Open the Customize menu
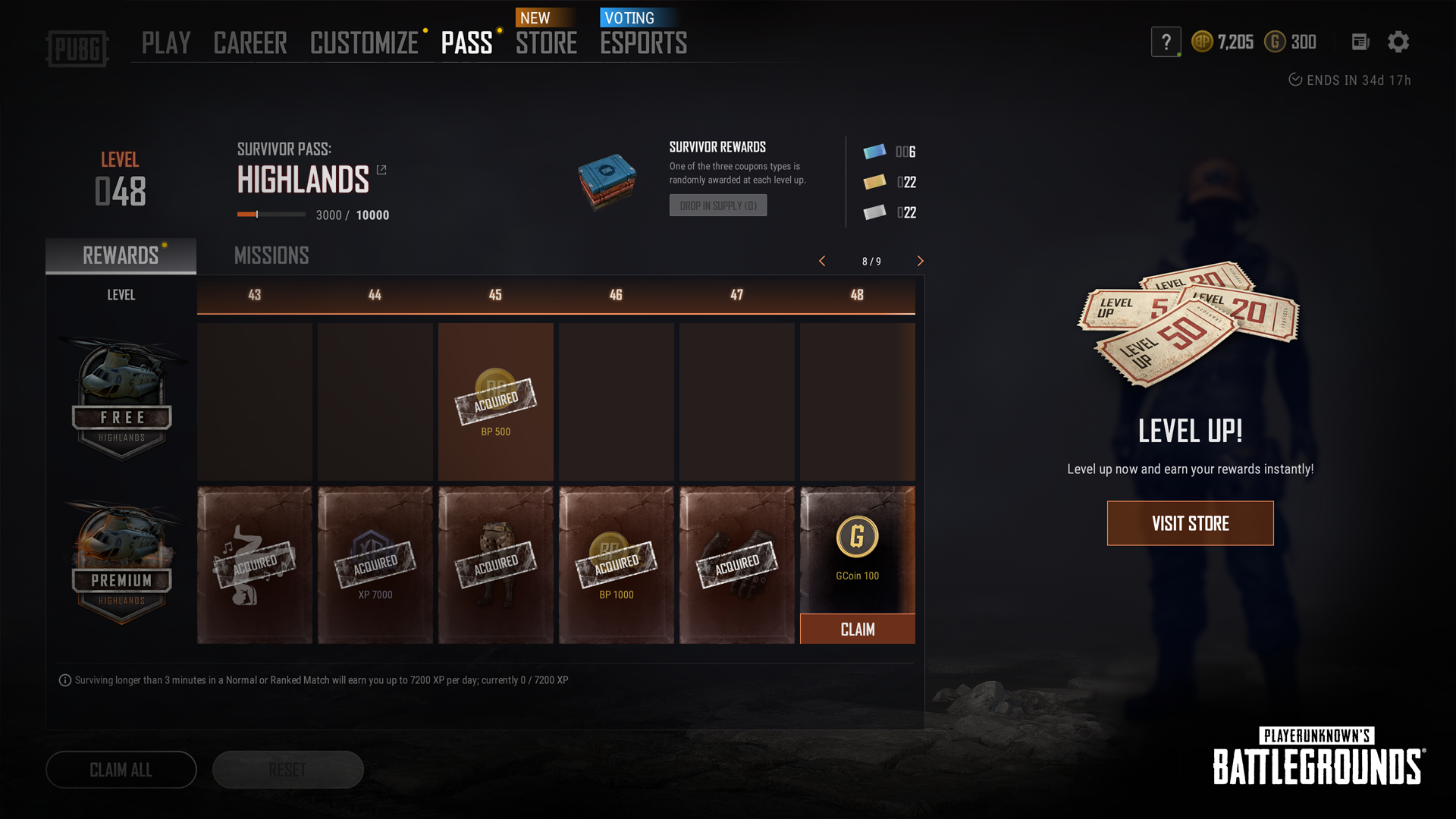1456x819 pixels. [x=364, y=43]
